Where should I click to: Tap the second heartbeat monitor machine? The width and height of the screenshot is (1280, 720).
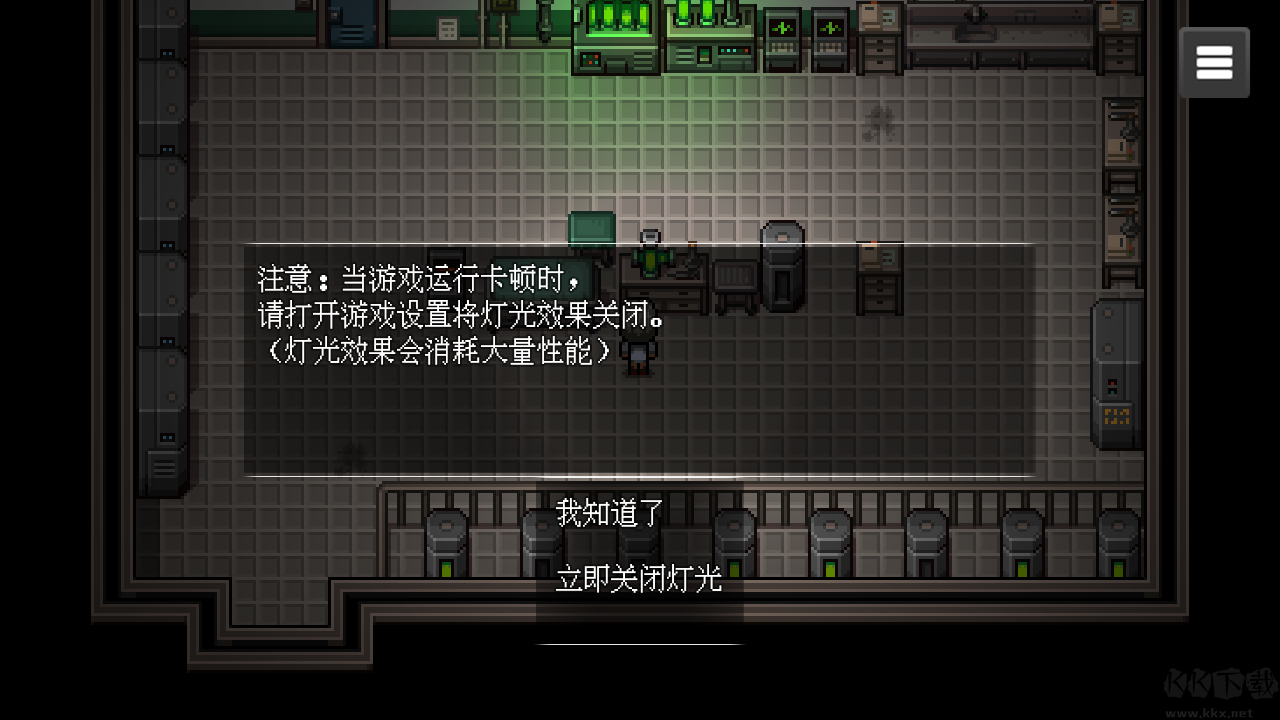(x=830, y=40)
